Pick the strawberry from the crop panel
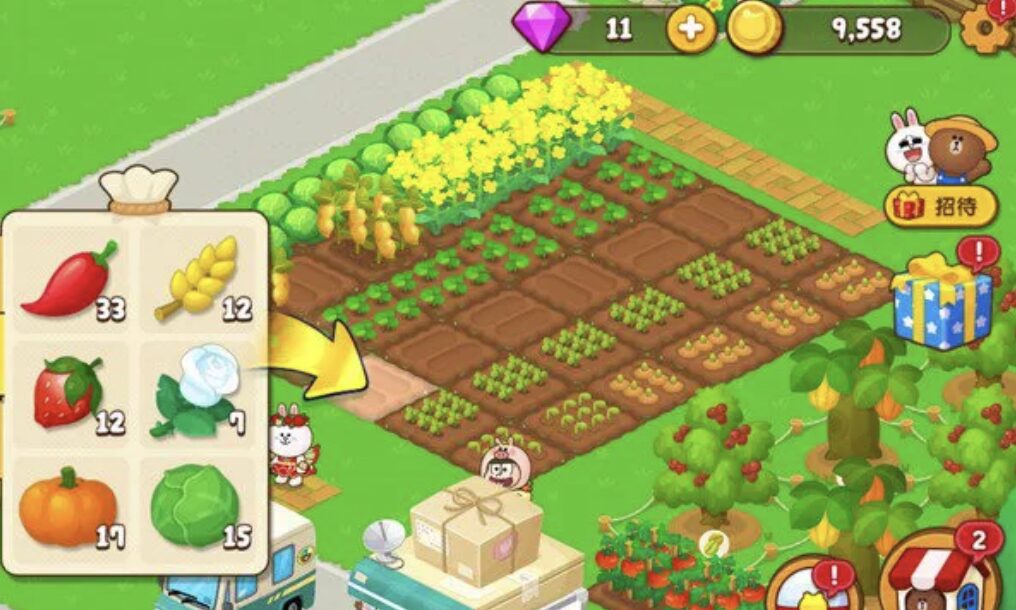Screen dimensions: 1016x610 (70, 391)
